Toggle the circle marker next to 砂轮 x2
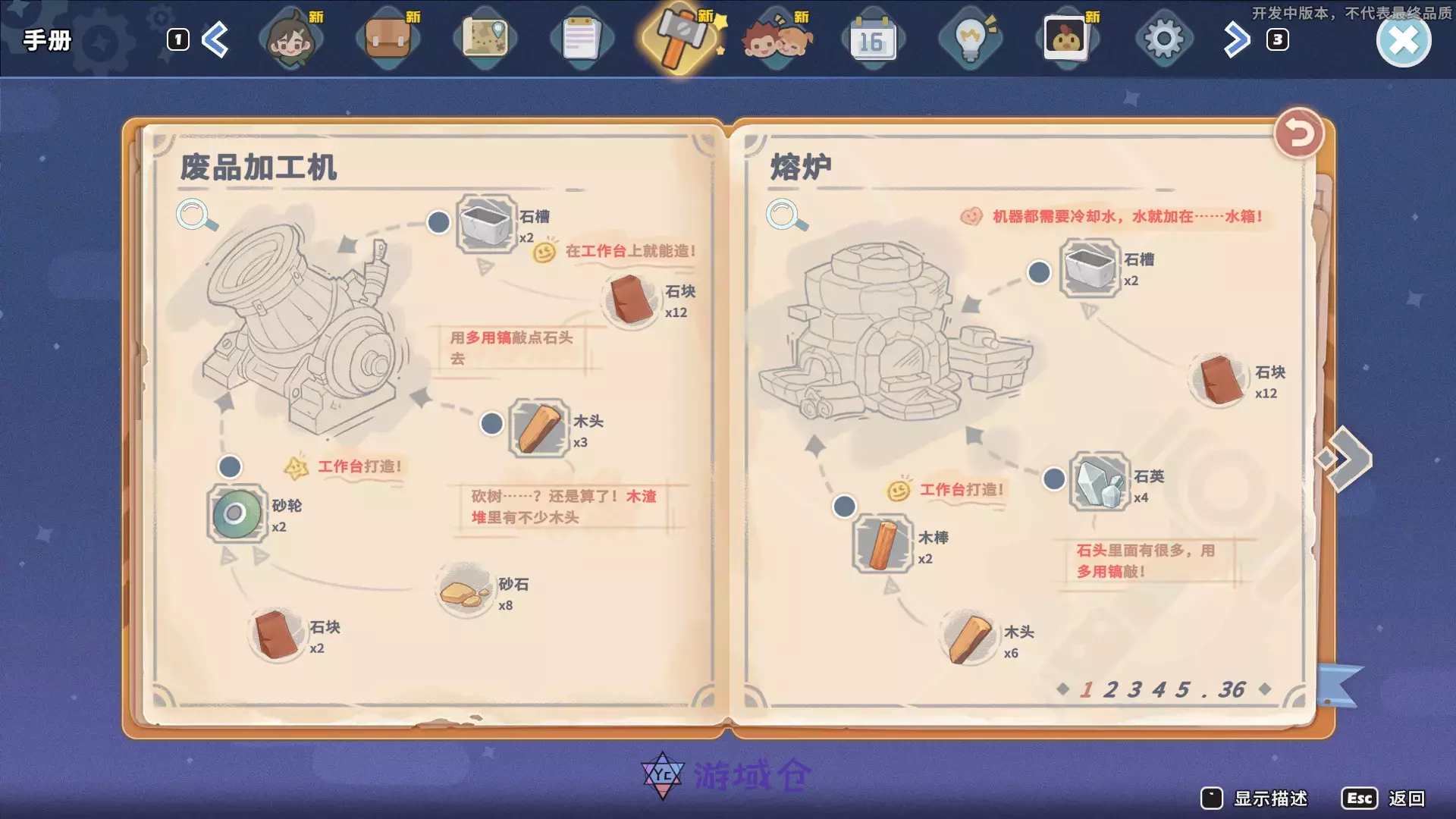This screenshot has width=1456, height=819. pyautogui.click(x=231, y=468)
